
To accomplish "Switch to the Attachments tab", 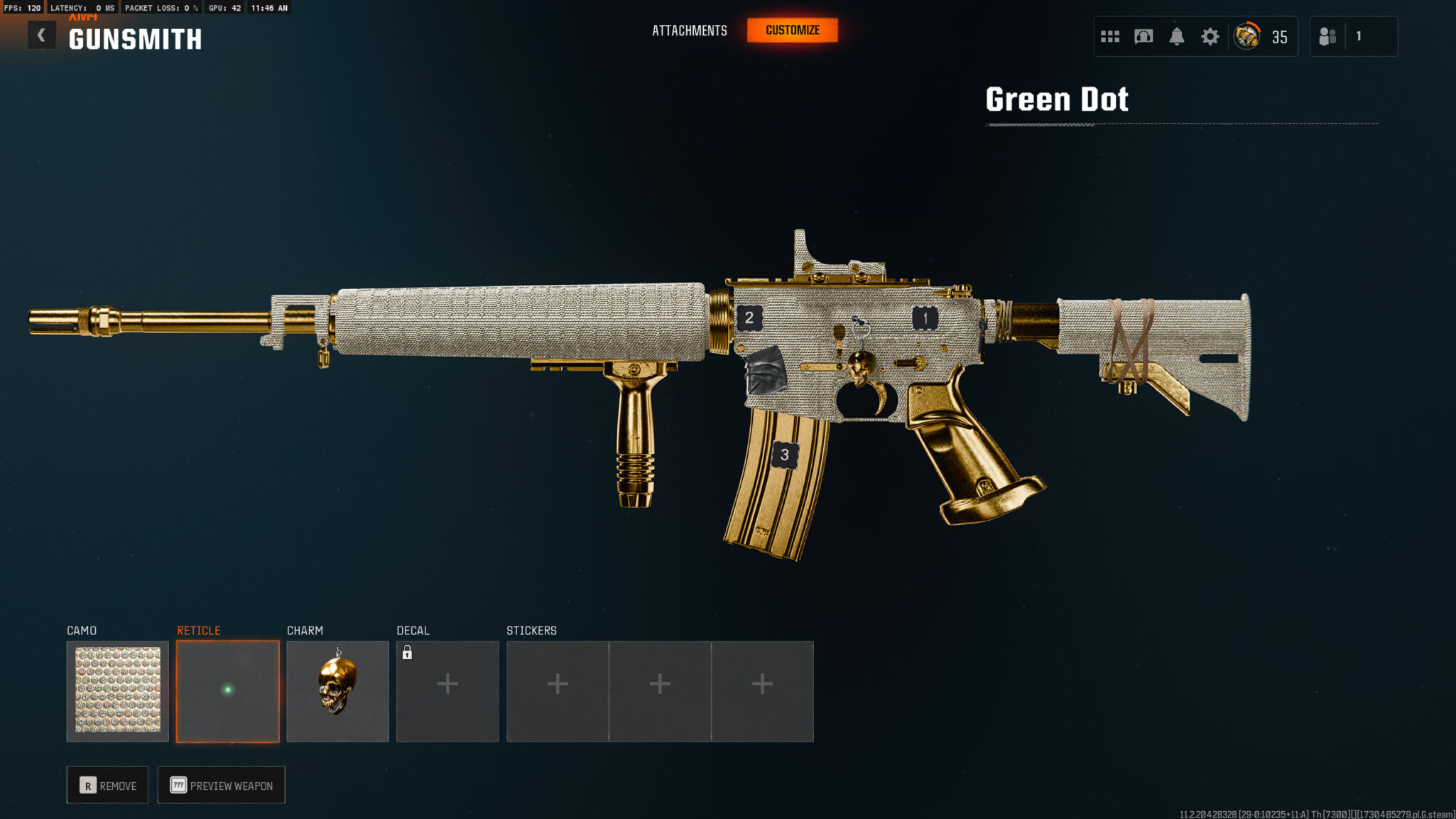I will 689,31.
